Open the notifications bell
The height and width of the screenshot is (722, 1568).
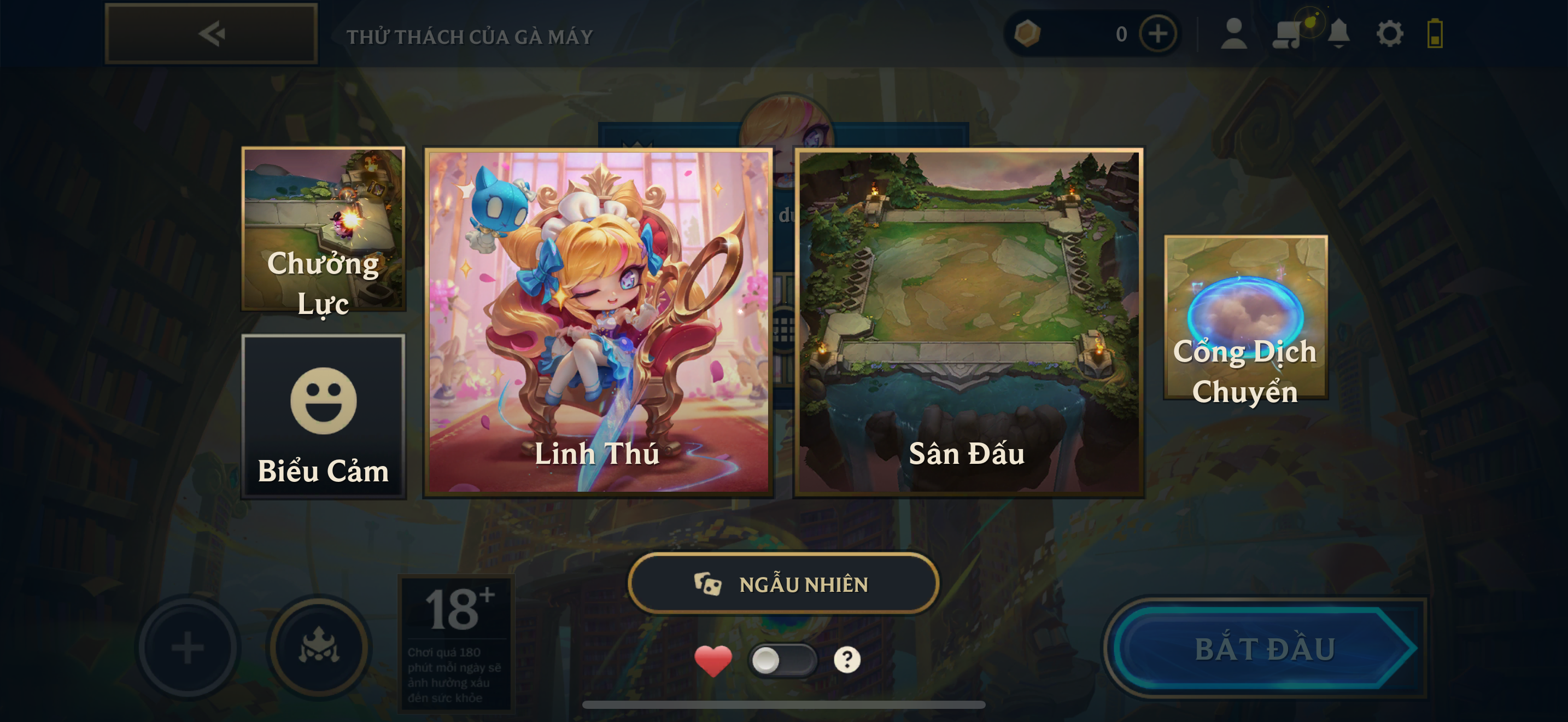tap(1338, 33)
